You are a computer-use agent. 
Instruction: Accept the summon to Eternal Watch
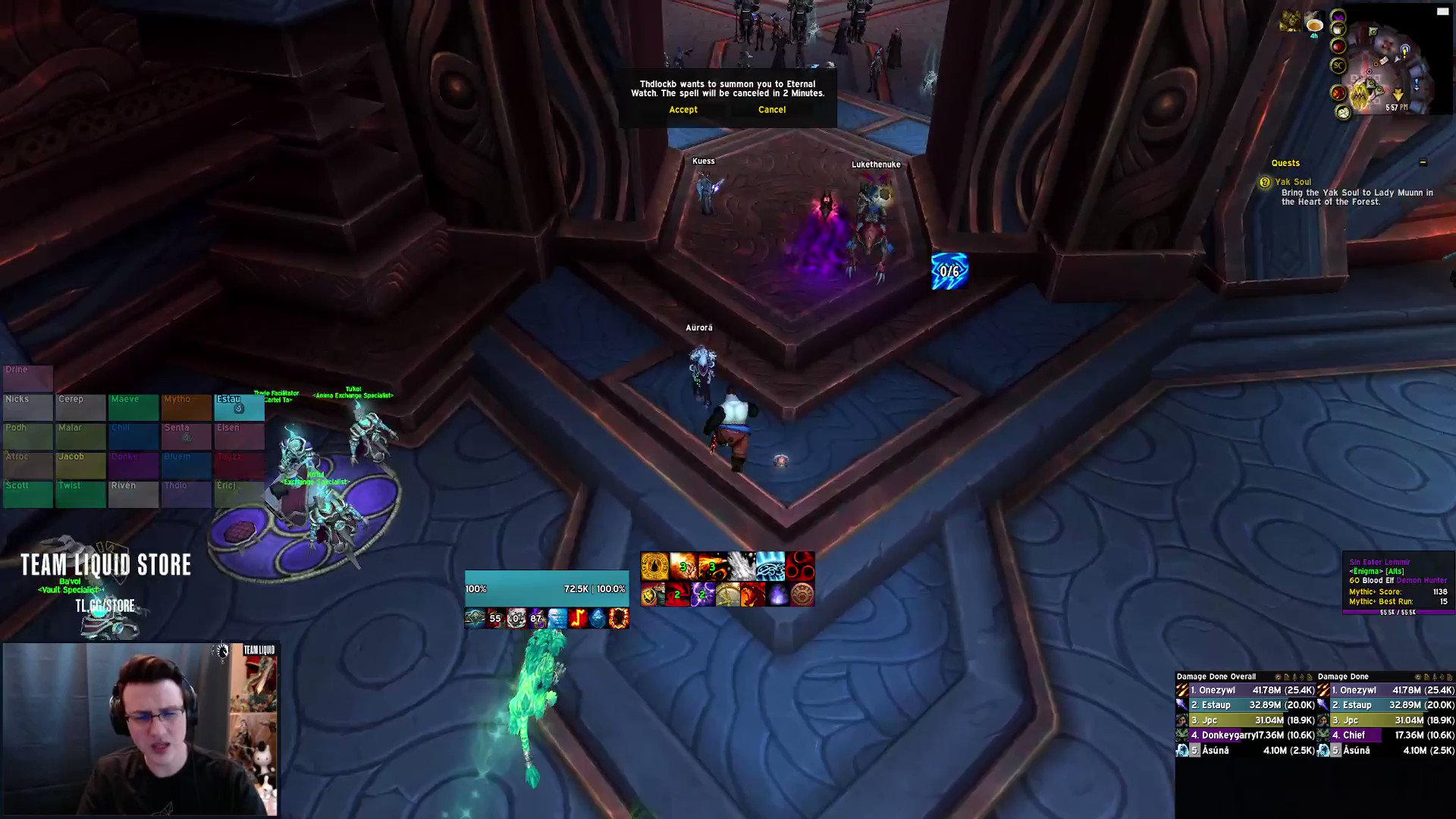(x=682, y=109)
